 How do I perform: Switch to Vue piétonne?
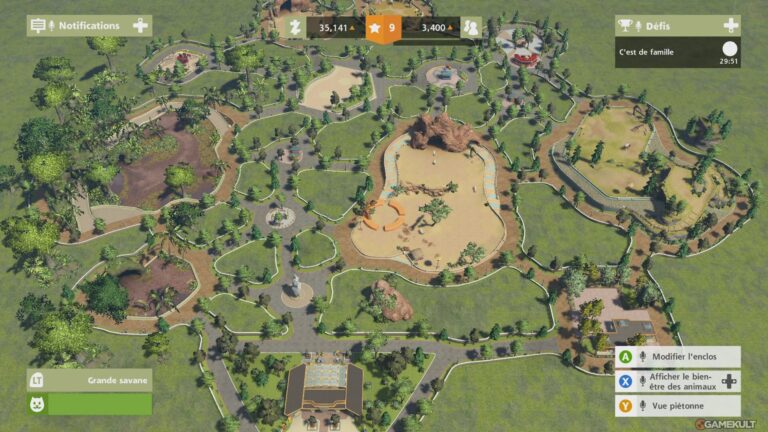pyautogui.click(x=678, y=405)
